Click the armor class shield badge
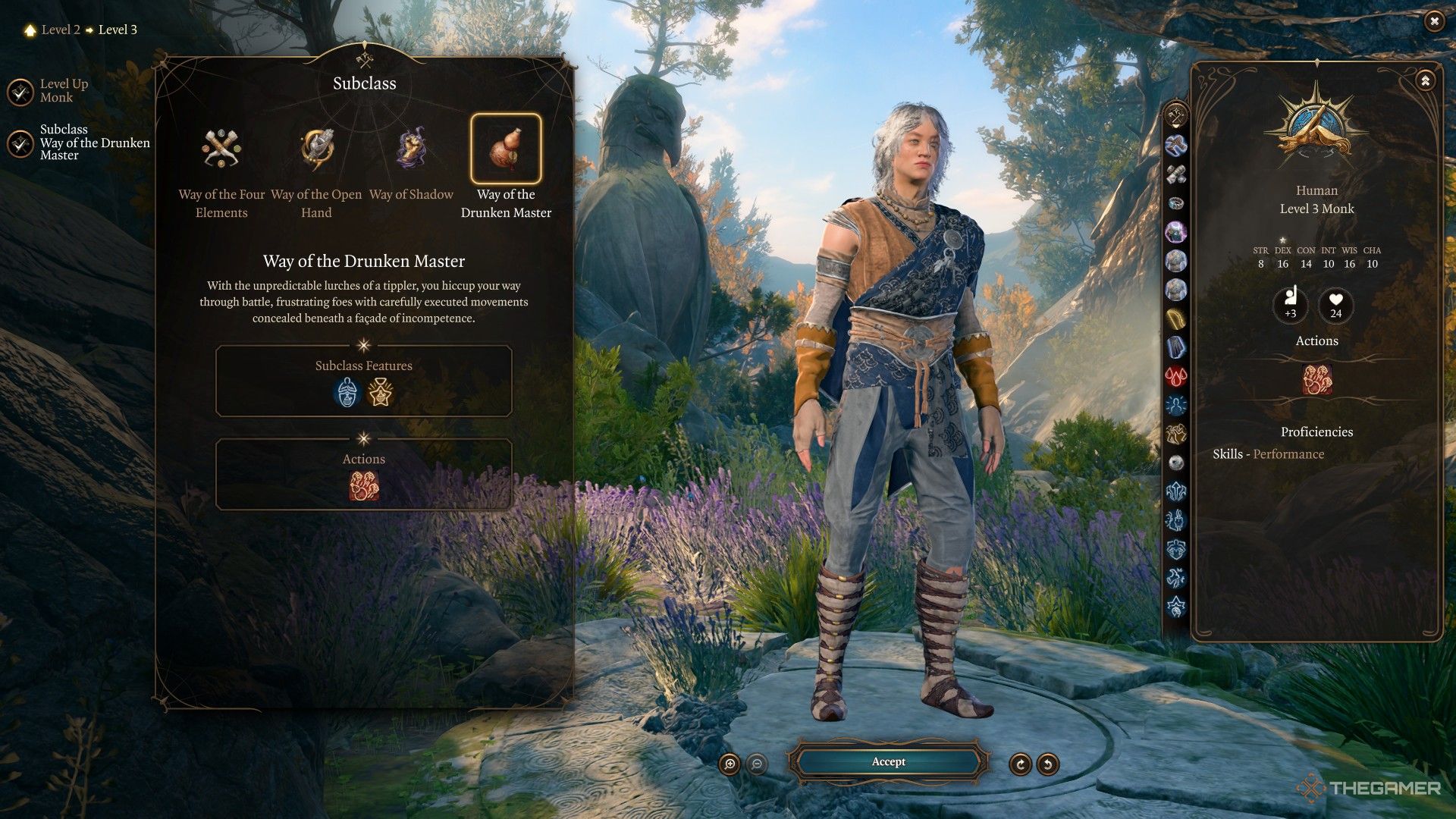This screenshot has width=1456, height=819. point(1290,305)
